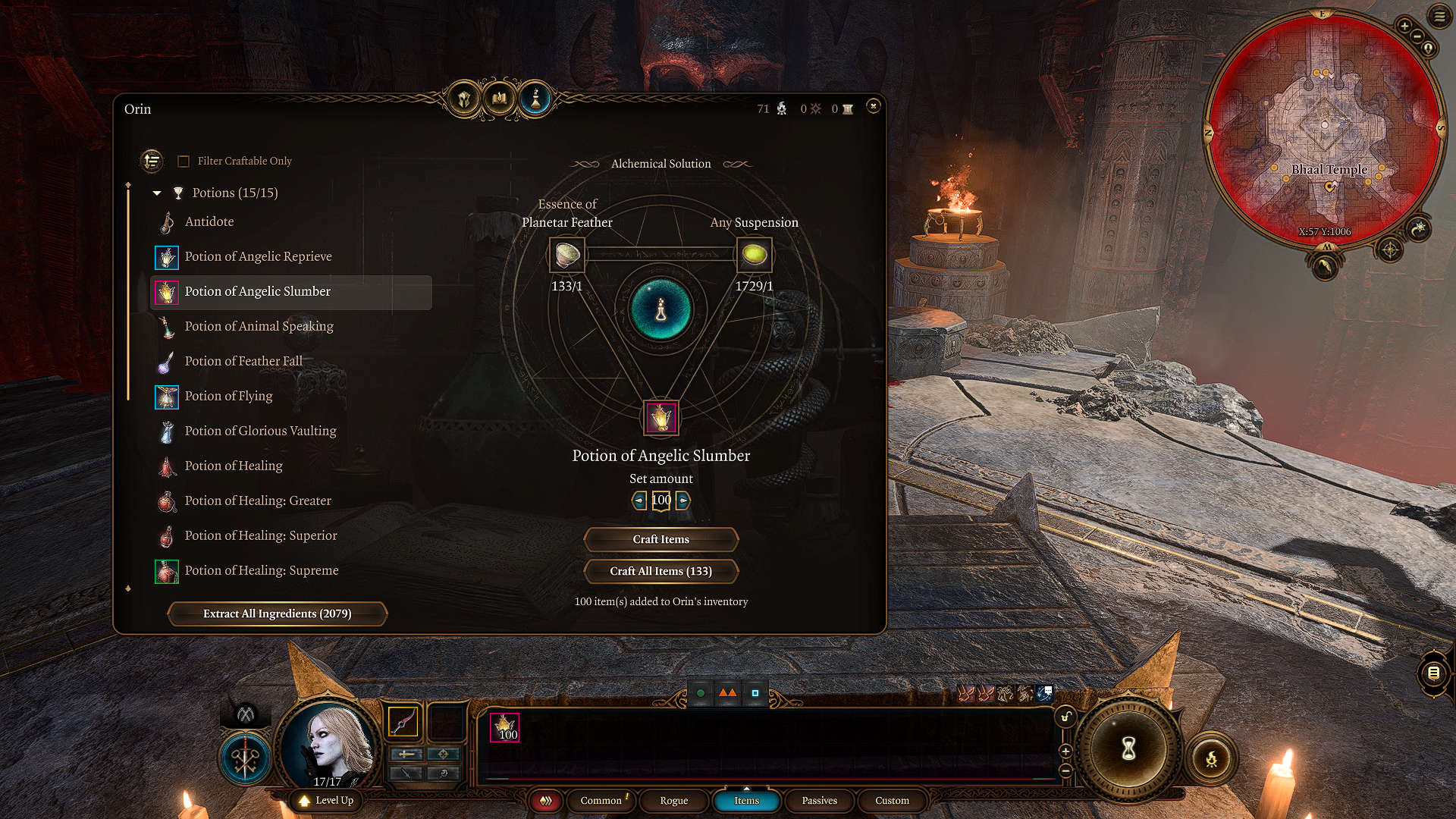The width and height of the screenshot is (1456, 819).
Task: Select the Any Suspension ingredient slot
Action: pyautogui.click(x=754, y=255)
